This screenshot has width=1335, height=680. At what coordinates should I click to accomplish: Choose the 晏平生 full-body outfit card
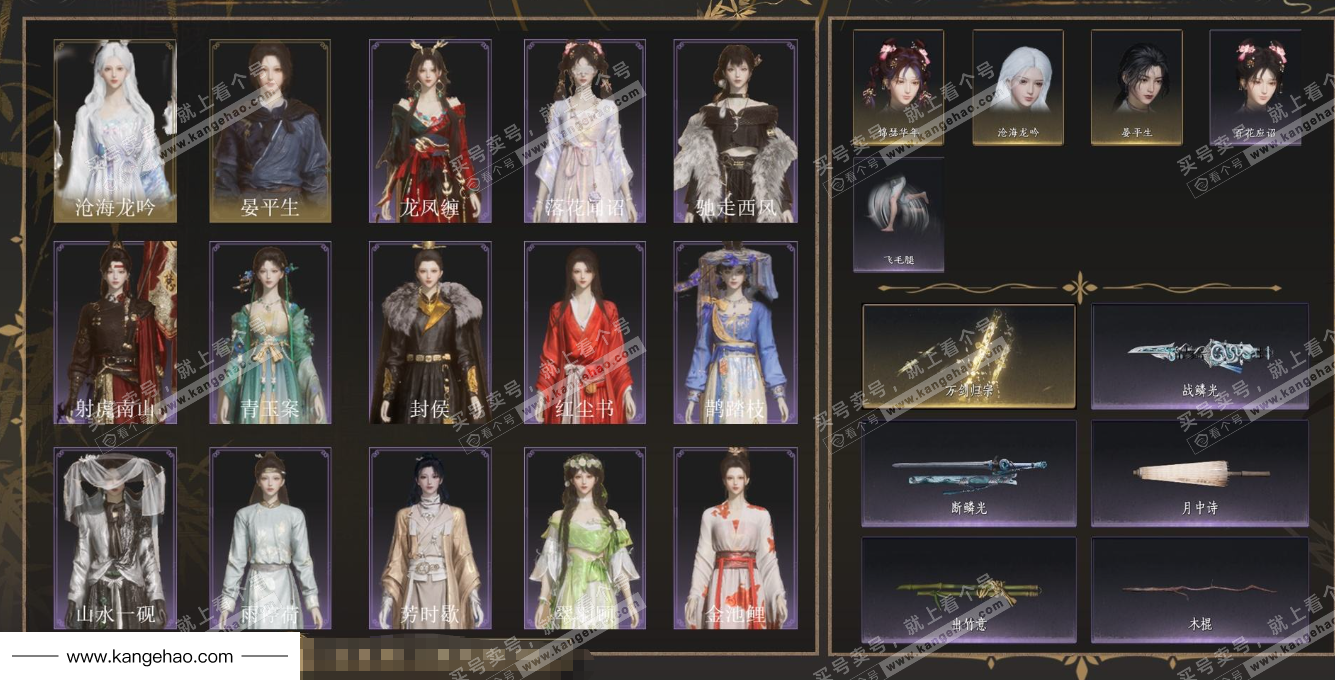[270, 131]
